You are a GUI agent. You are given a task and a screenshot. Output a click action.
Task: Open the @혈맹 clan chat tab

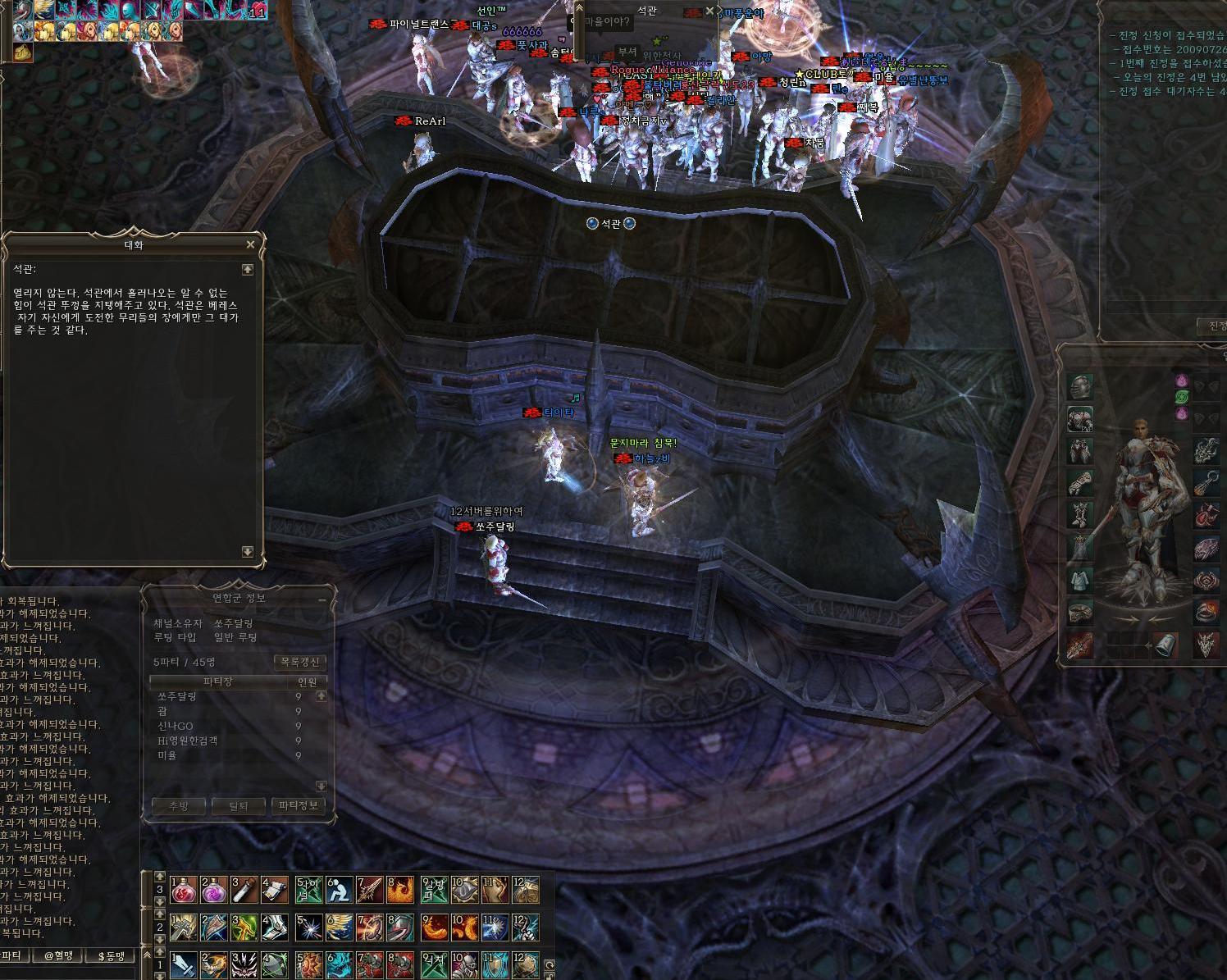[x=58, y=956]
